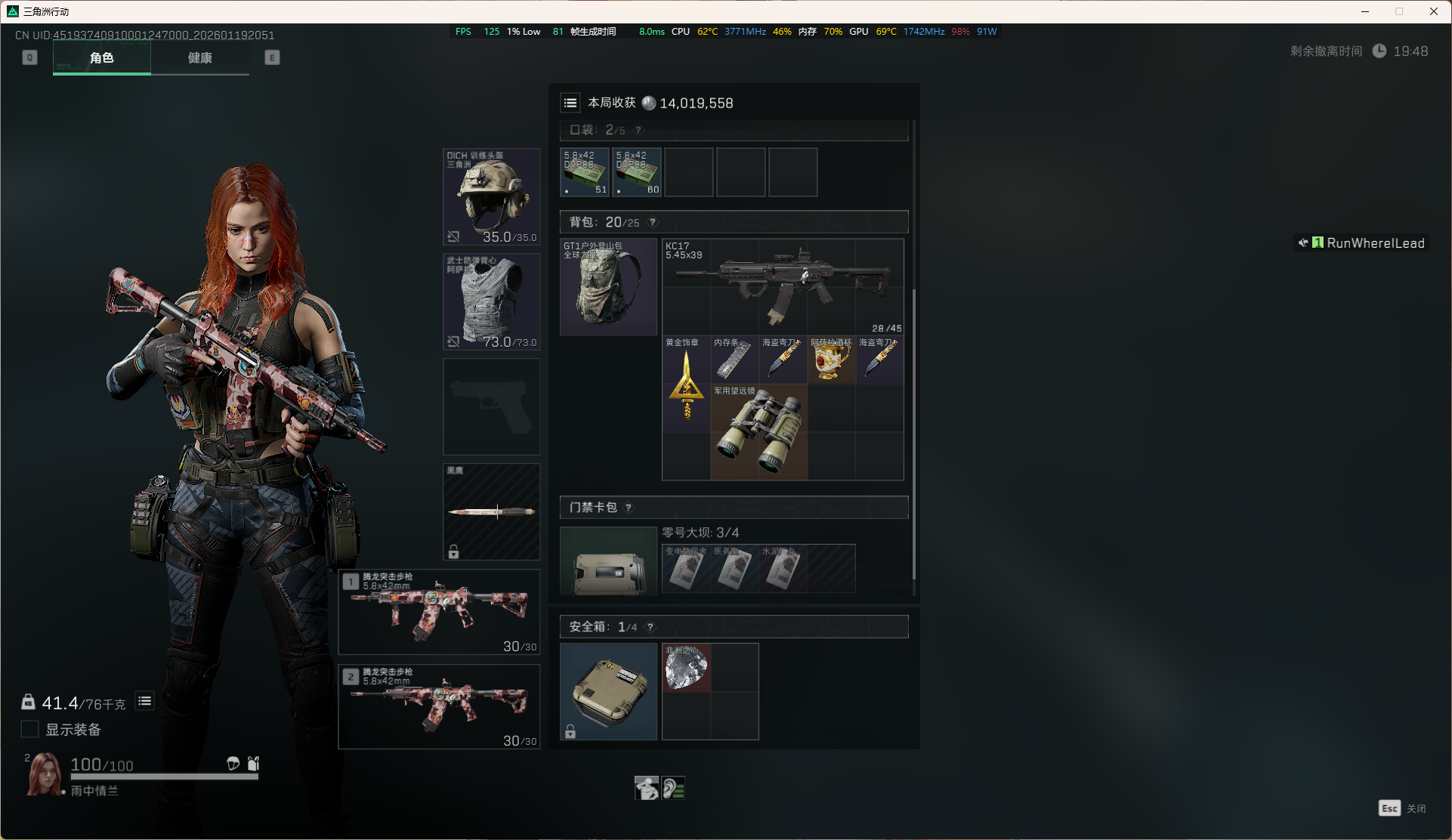The image size is (1452, 840).
Task: Close the game window
Action: (x=1433, y=11)
